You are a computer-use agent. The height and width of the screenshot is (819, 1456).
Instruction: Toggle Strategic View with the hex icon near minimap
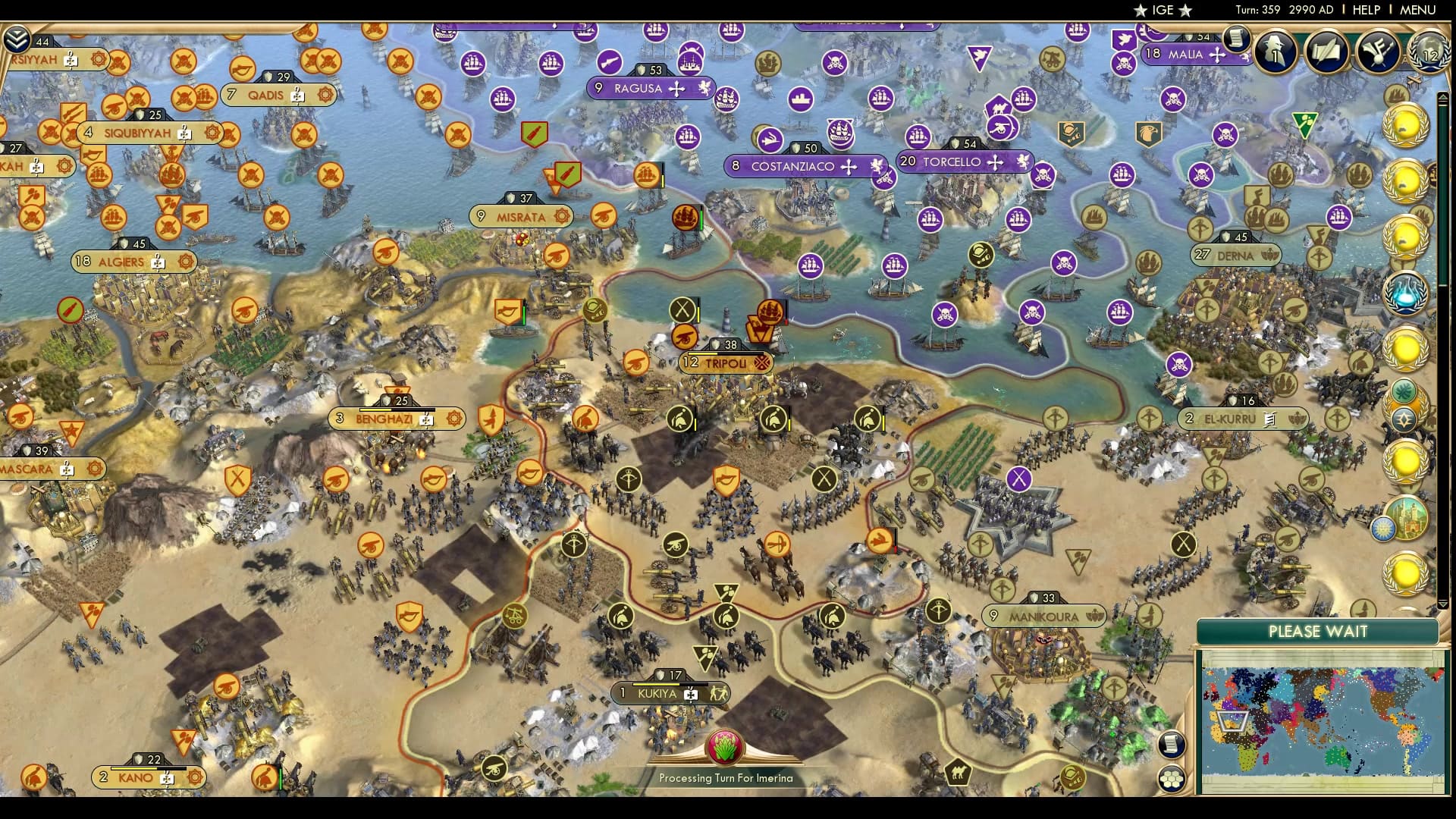[x=1172, y=780]
